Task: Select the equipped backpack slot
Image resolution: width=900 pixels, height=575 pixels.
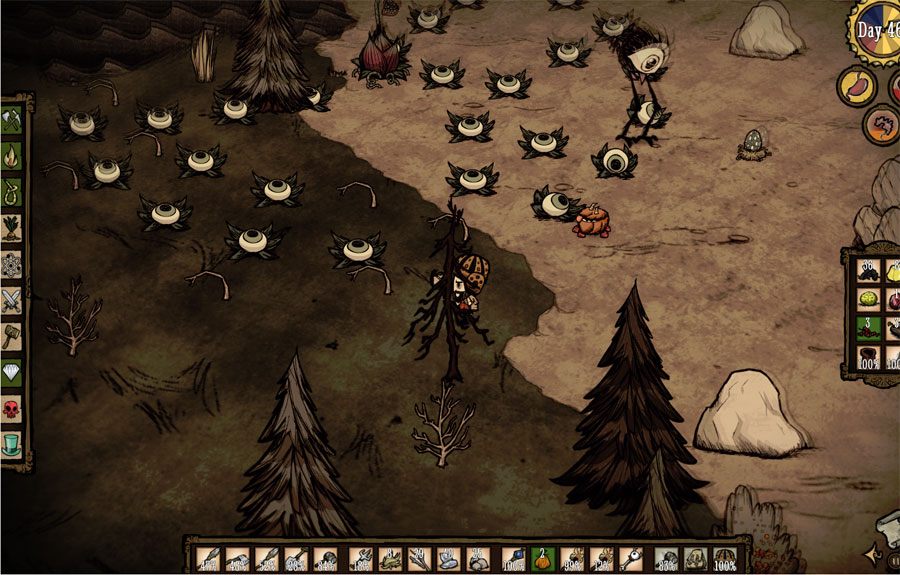Action: 696,559
